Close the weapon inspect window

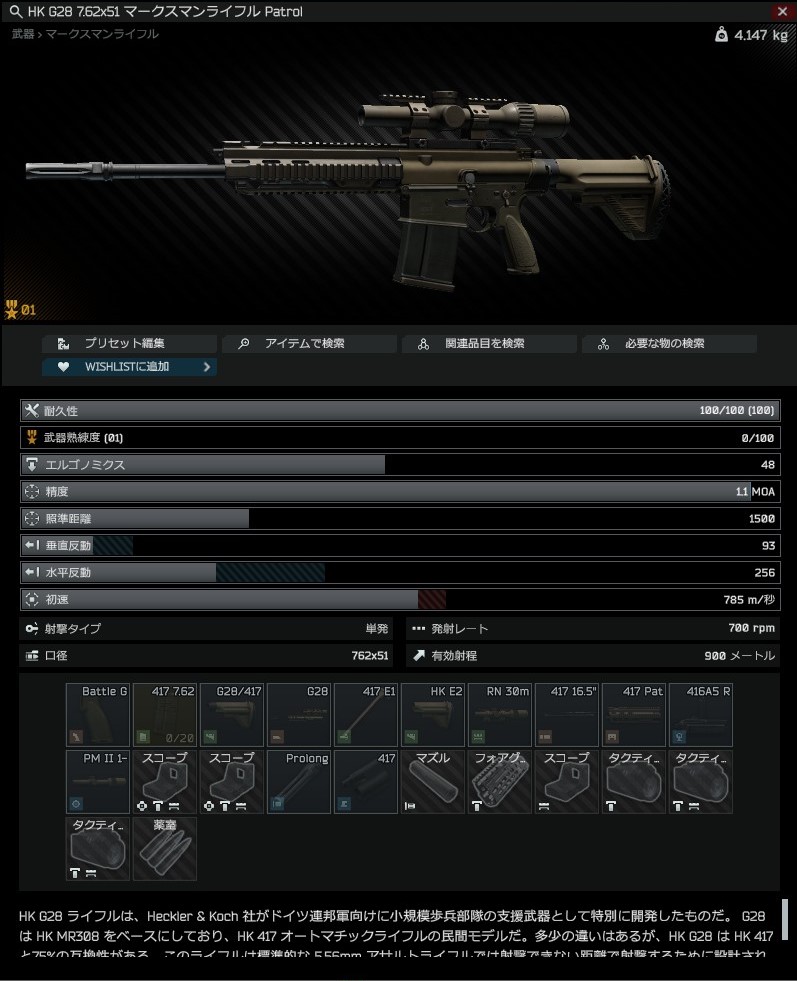(782, 11)
